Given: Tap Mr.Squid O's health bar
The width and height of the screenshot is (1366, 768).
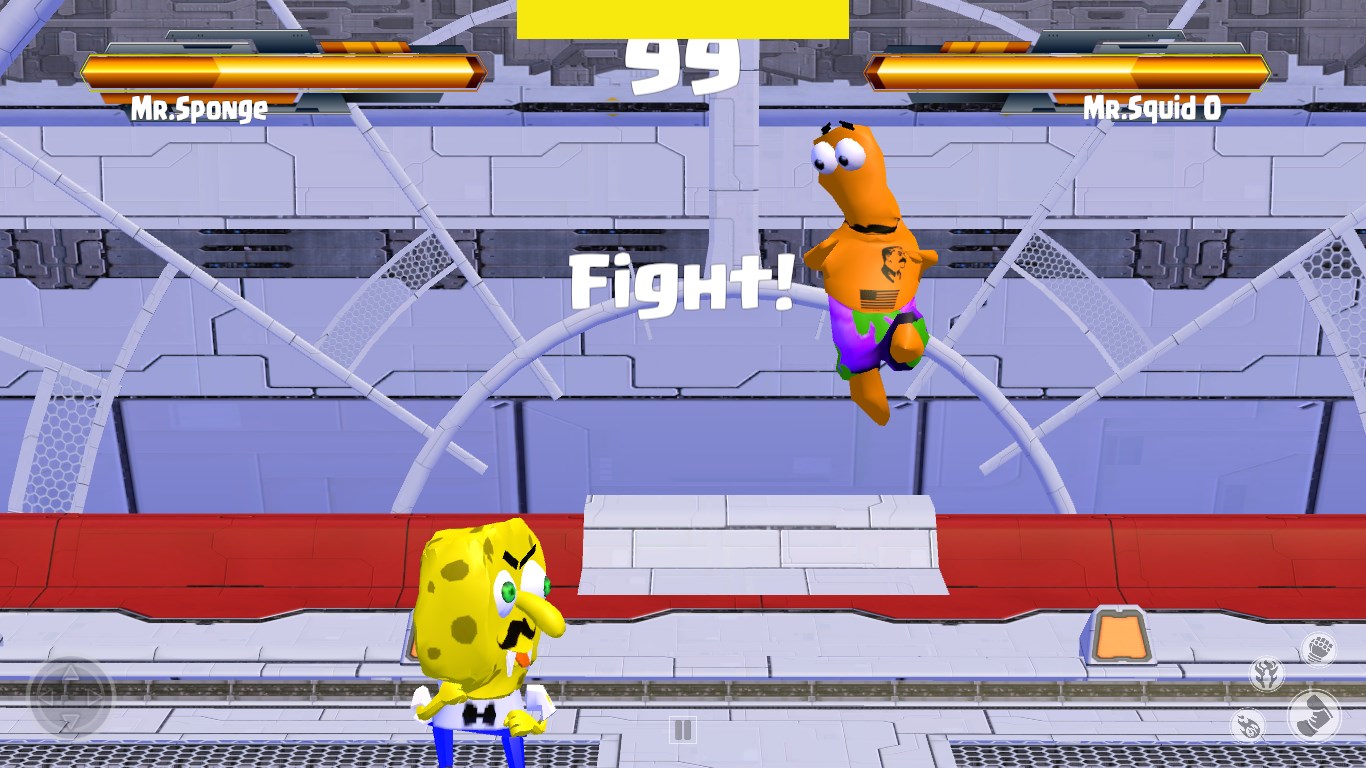Looking at the screenshot, I should [1070, 71].
